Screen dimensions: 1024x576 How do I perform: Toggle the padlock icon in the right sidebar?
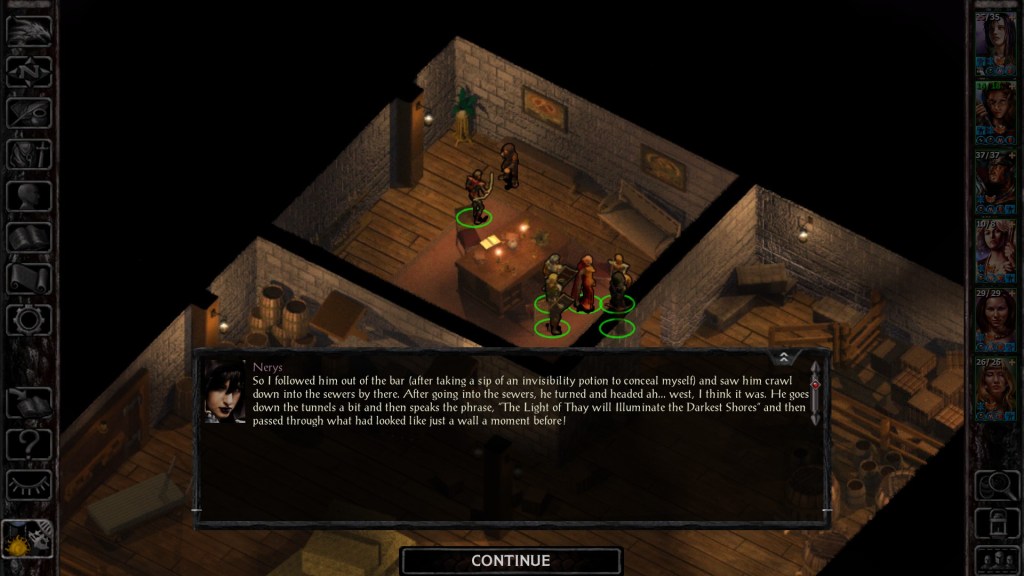pyautogui.click(x=994, y=520)
